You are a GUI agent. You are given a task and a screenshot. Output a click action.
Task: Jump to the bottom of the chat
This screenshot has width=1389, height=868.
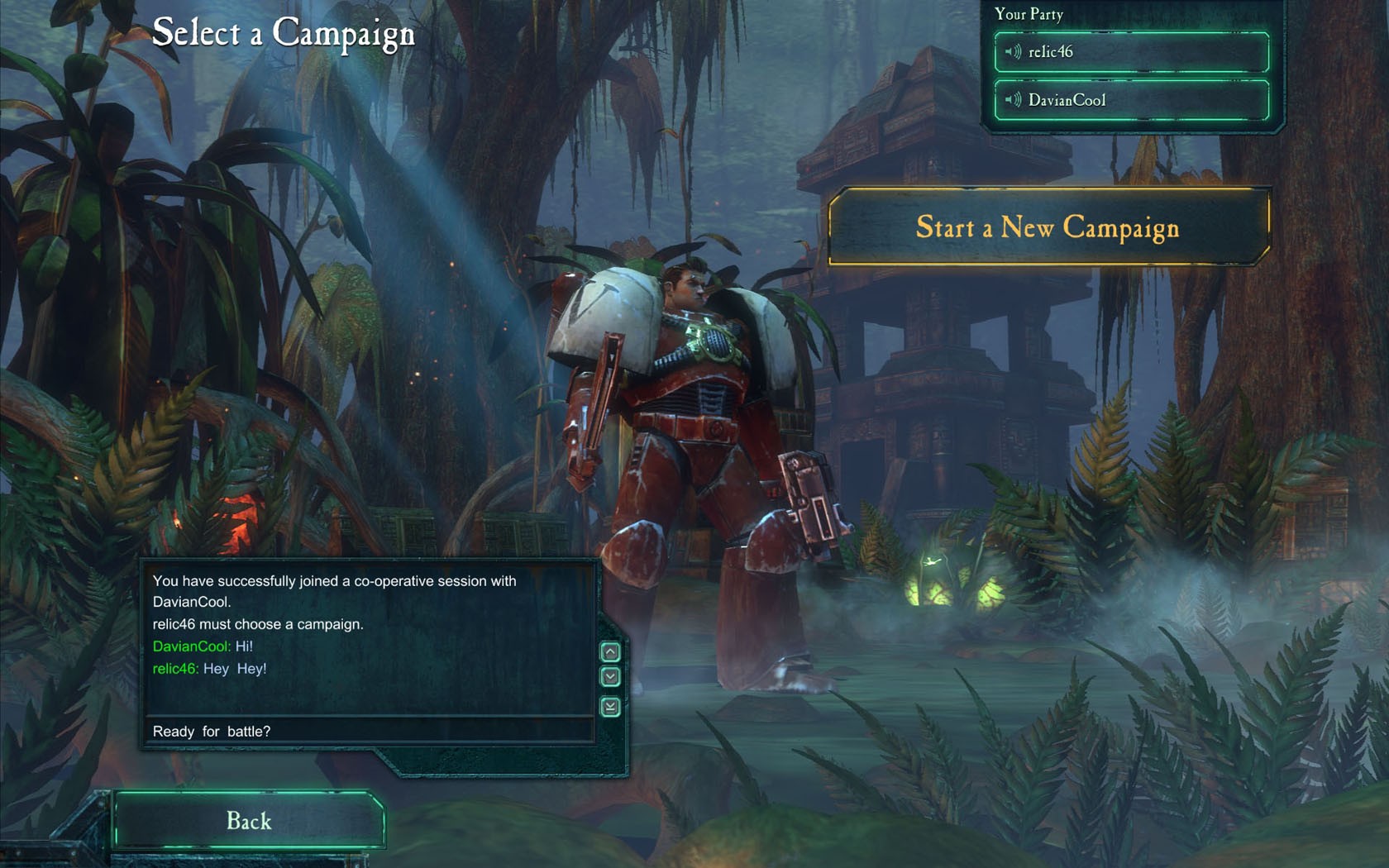coord(610,707)
